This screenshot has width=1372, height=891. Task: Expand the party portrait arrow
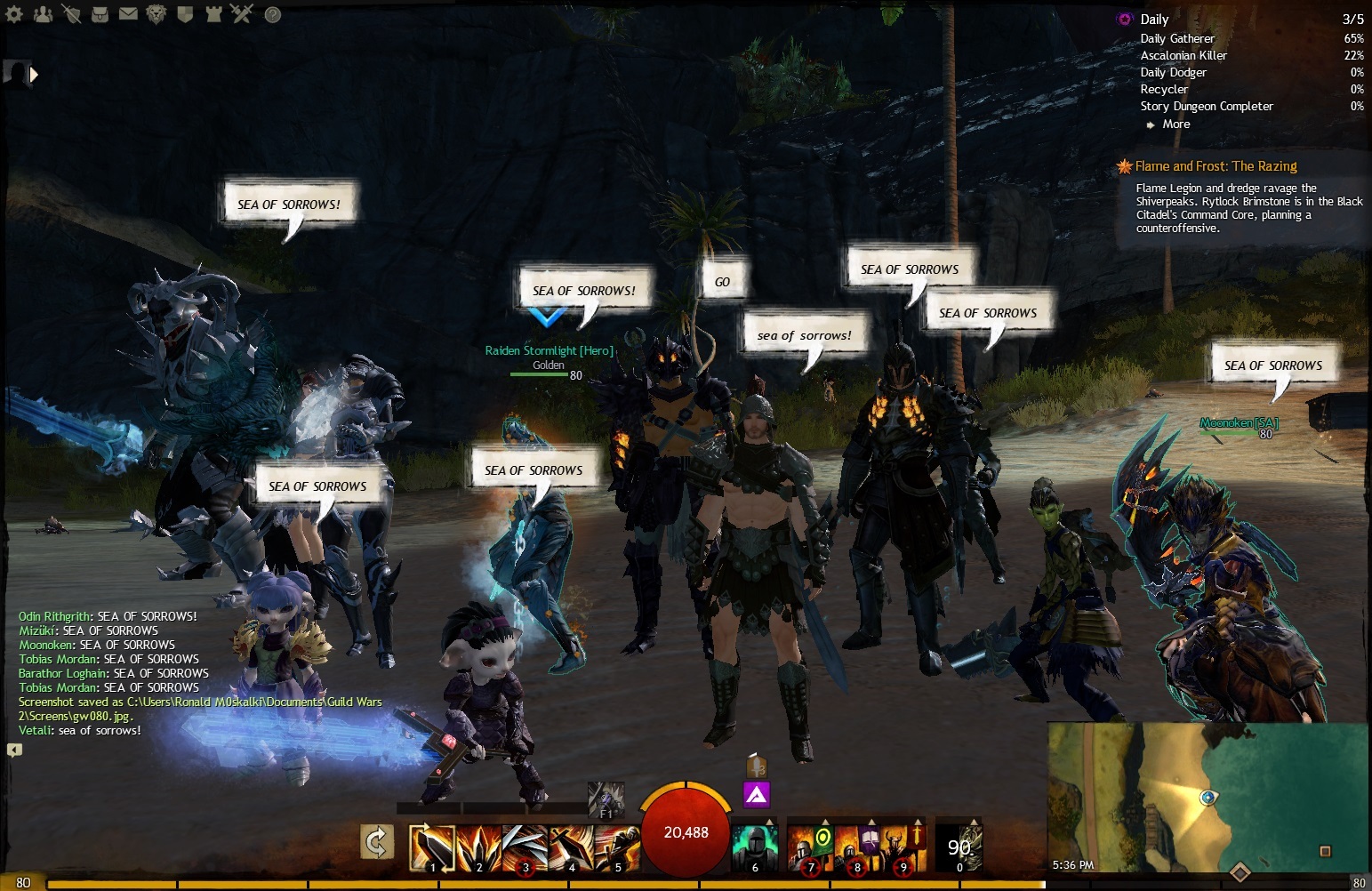(34, 75)
